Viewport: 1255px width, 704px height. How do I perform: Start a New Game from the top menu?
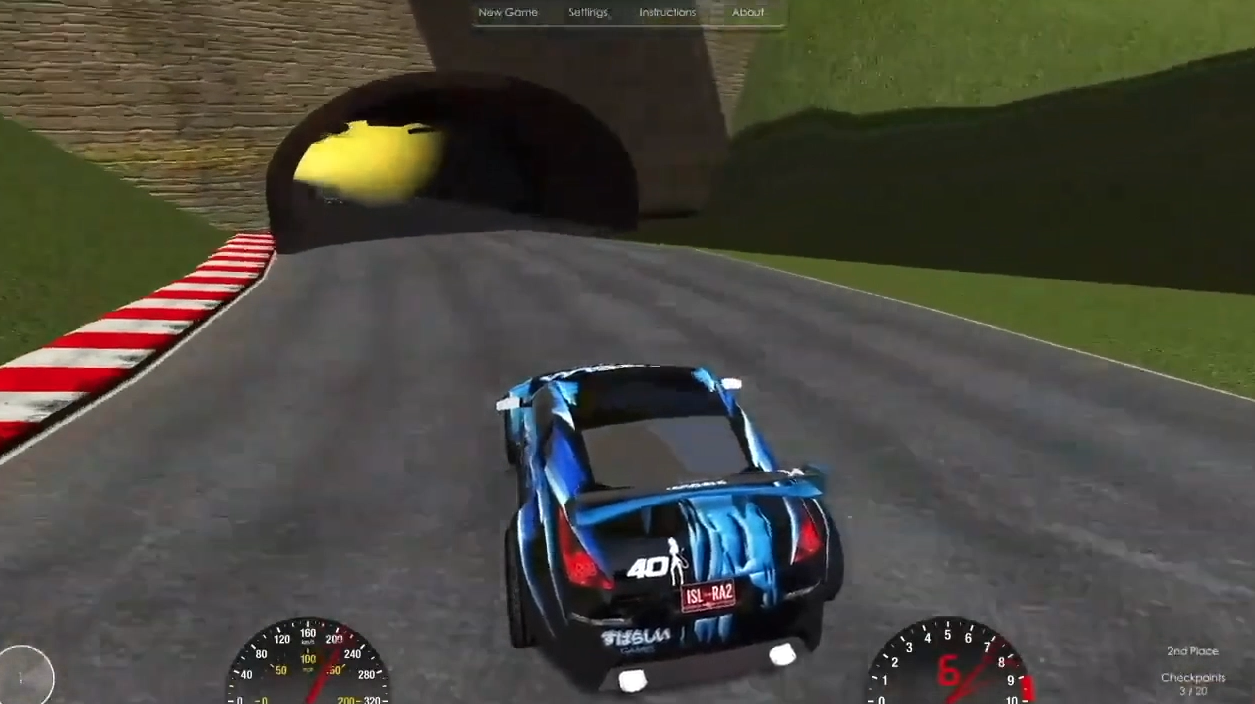coord(508,13)
